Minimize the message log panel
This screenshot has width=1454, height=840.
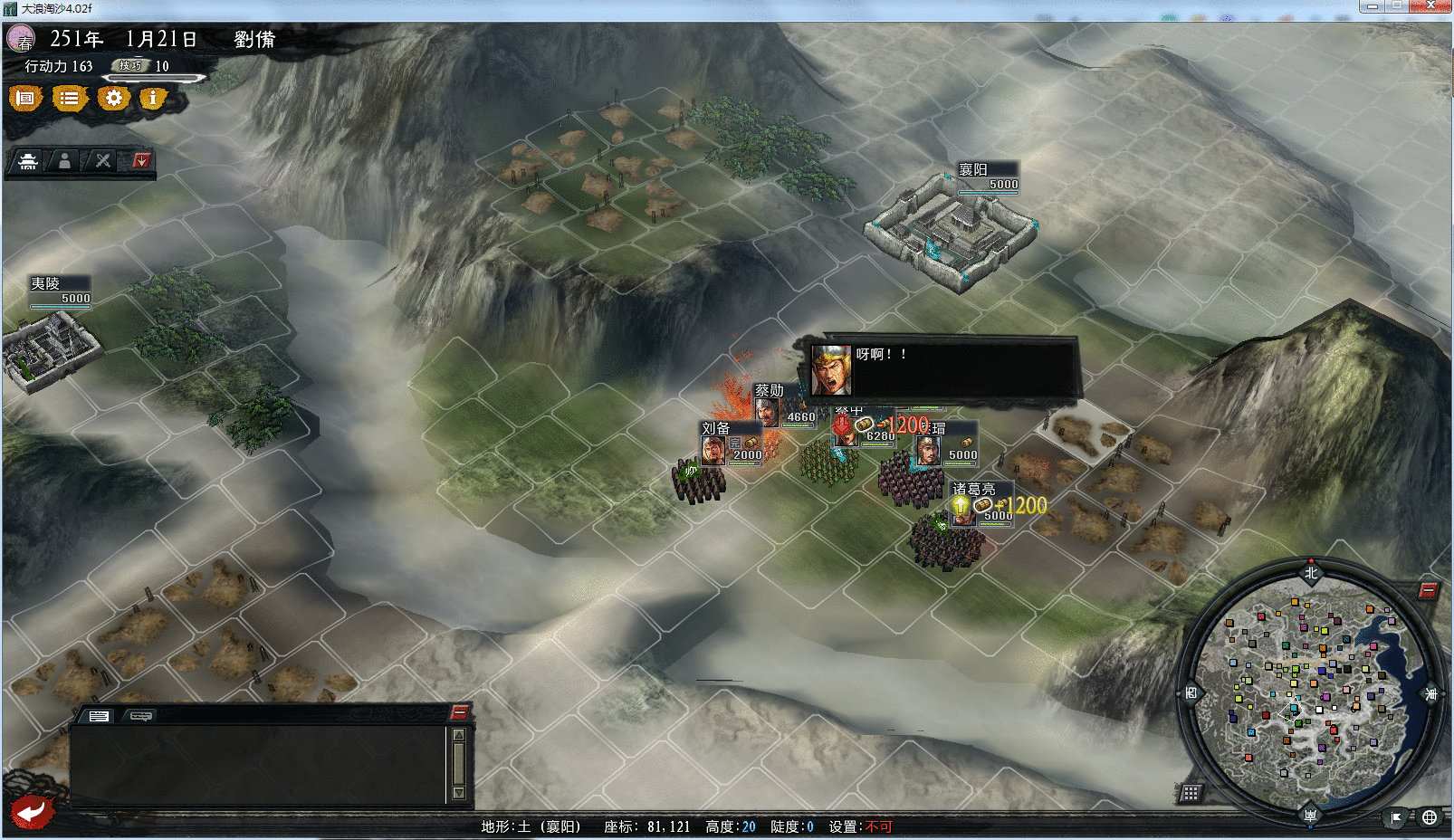tap(459, 712)
